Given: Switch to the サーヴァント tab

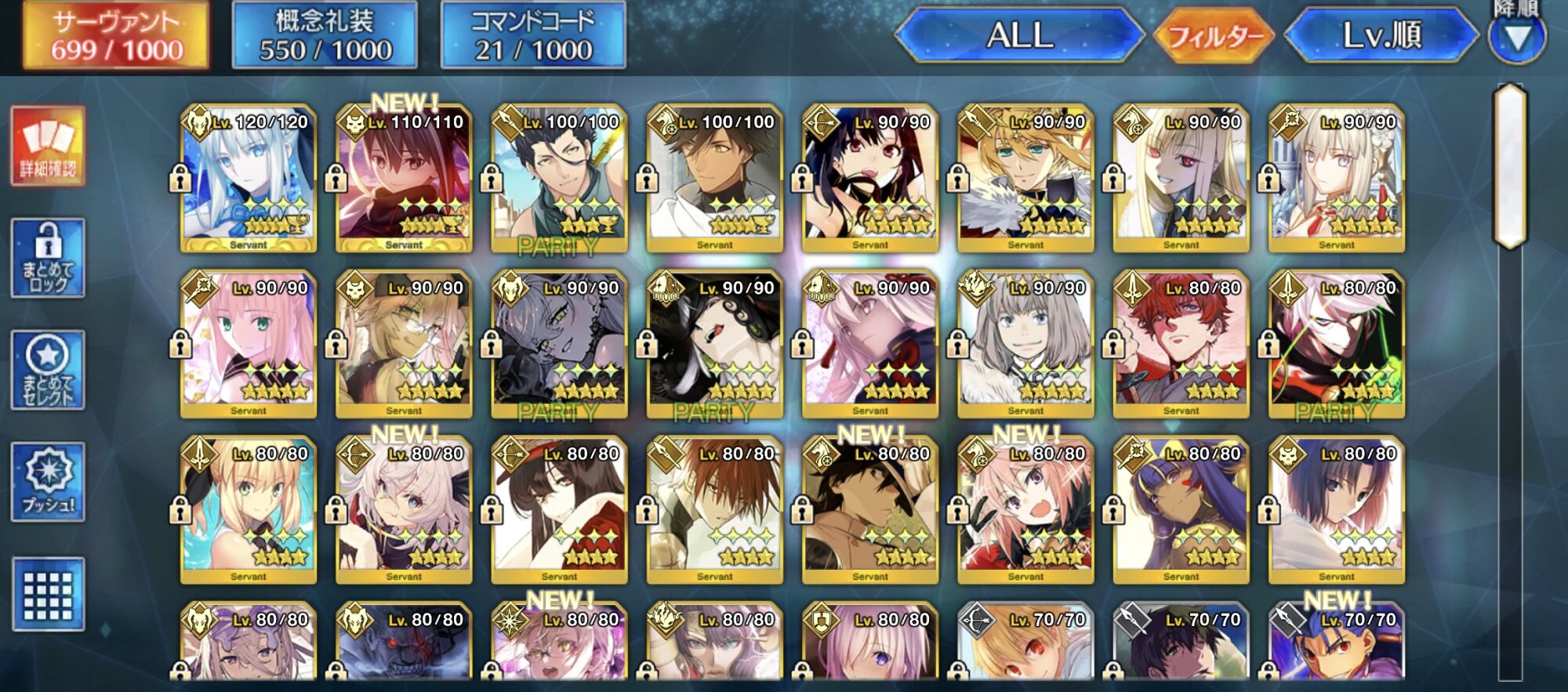Looking at the screenshot, I should pos(116,36).
